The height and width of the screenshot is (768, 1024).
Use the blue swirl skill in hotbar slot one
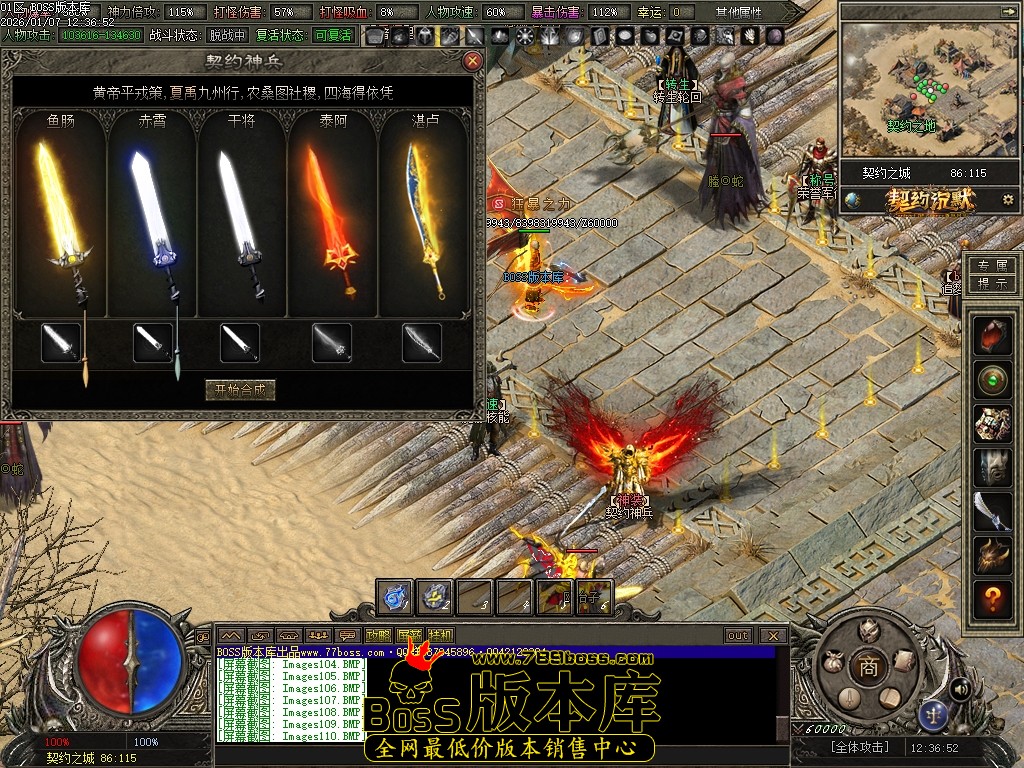[395, 597]
